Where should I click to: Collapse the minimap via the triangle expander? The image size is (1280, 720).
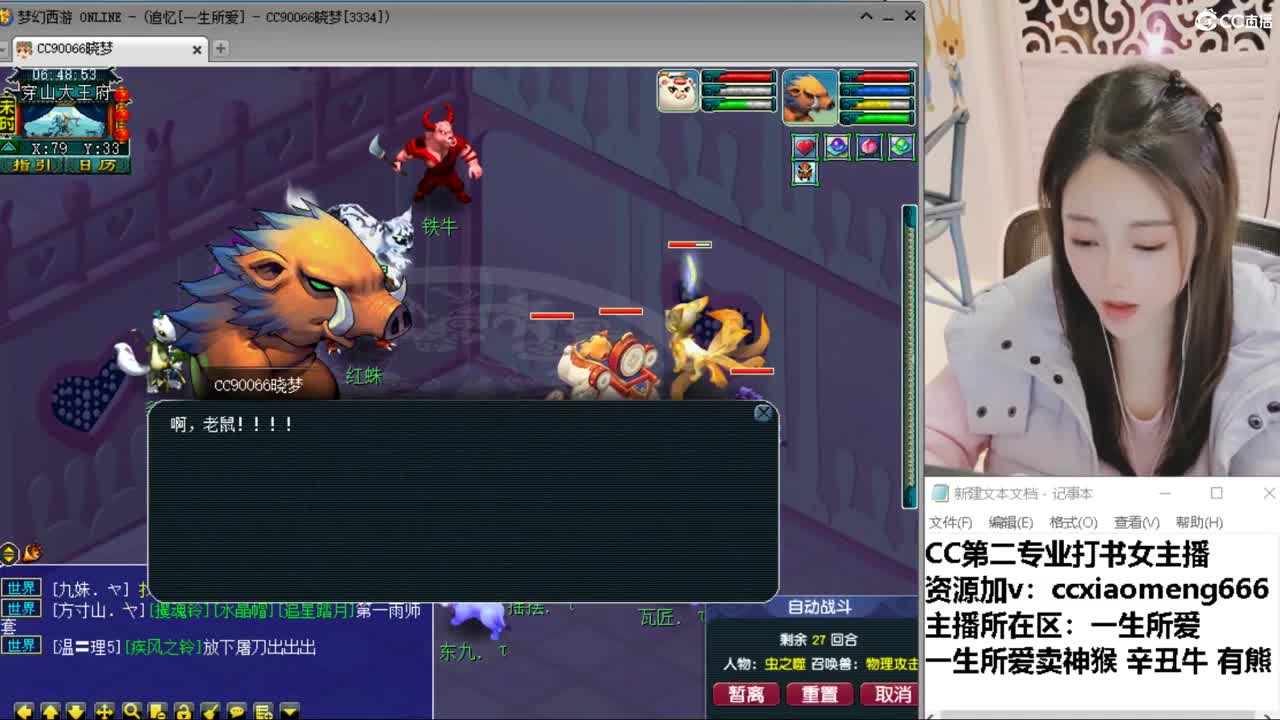tap(9, 147)
